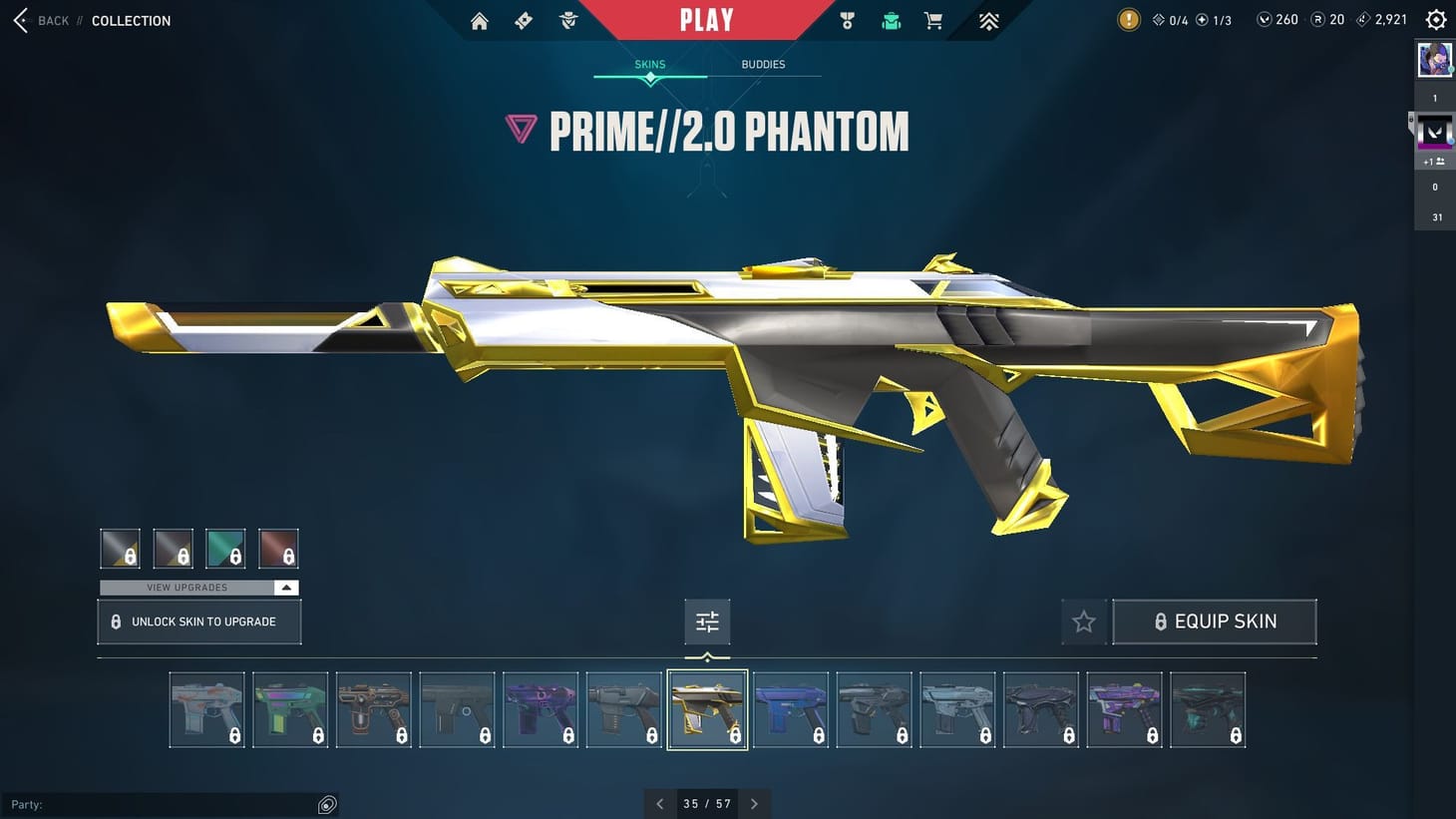This screenshot has width=1456, height=819.
Task: Select the Prime 2.0 Phantom thumbnail in carousel
Action: [707, 708]
